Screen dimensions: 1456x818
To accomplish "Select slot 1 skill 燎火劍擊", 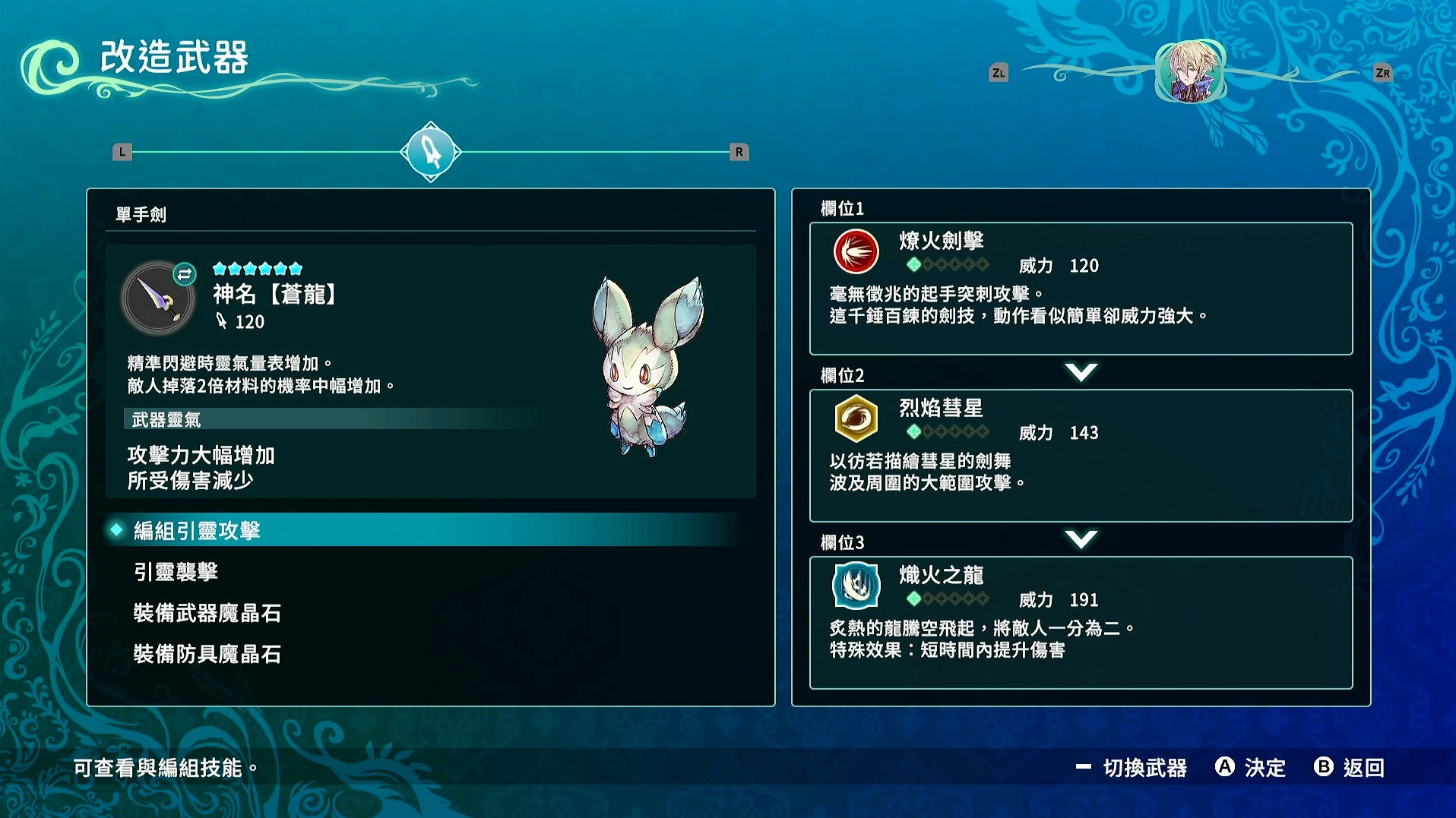I will (x=1081, y=289).
